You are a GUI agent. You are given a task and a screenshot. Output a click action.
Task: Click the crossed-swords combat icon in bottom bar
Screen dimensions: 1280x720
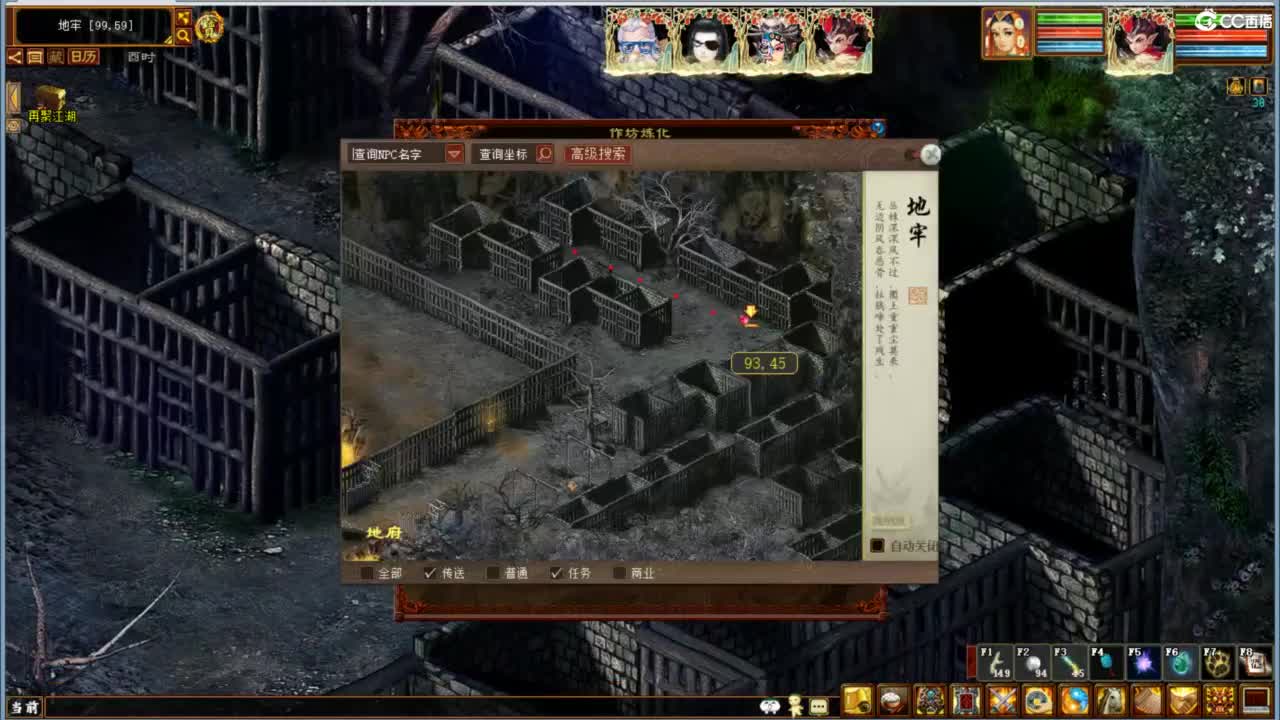click(1000, 697)
